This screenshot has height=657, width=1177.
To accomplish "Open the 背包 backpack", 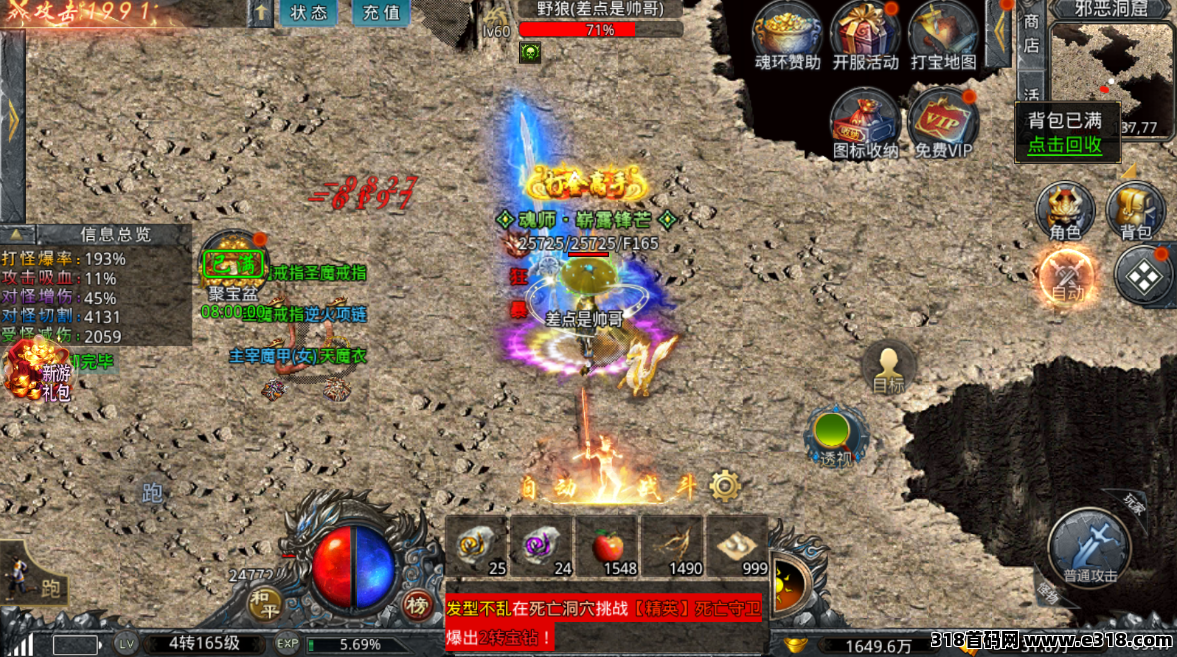I will coord(1136,210).
